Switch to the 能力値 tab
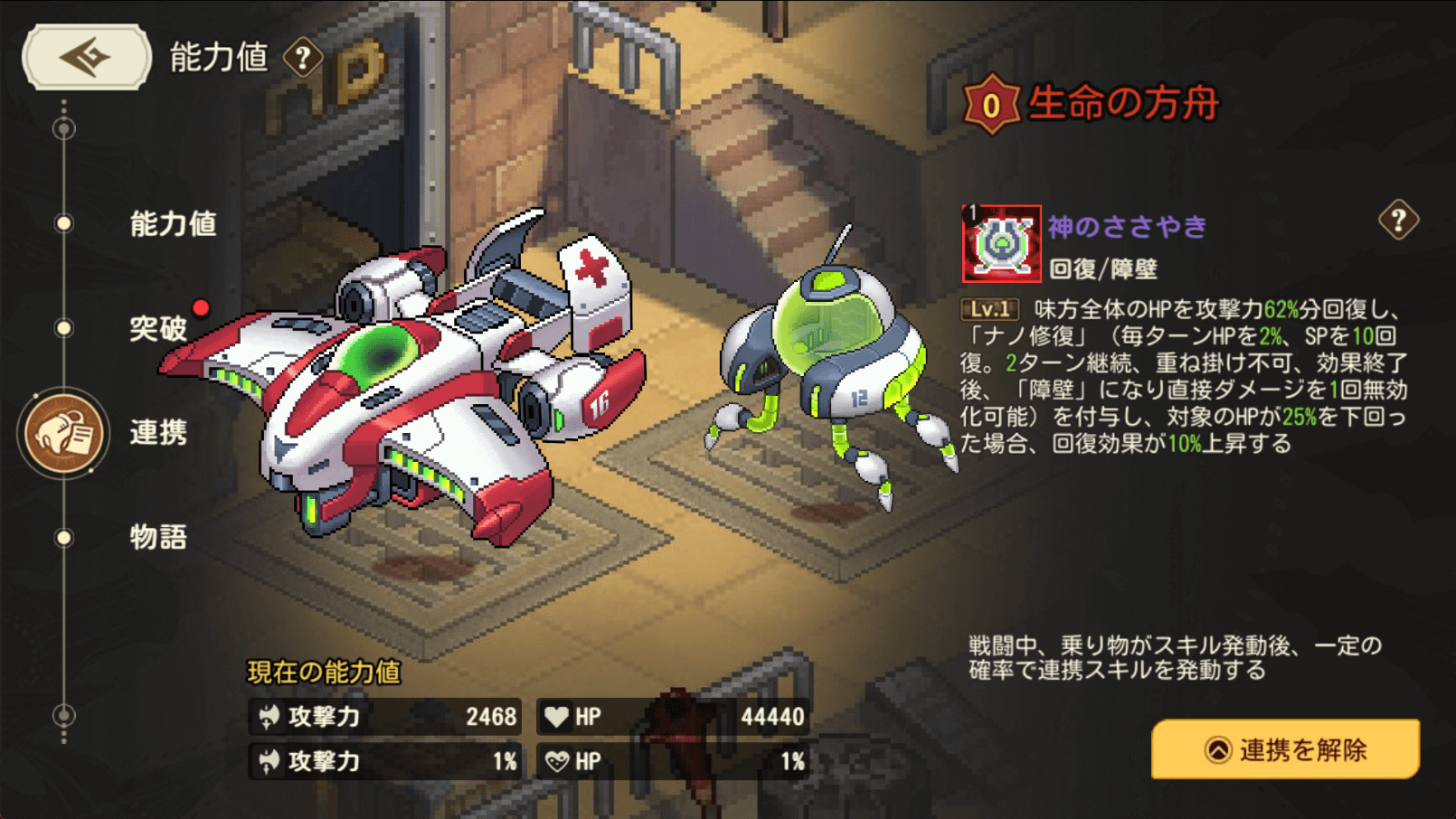 pos(172,223)
